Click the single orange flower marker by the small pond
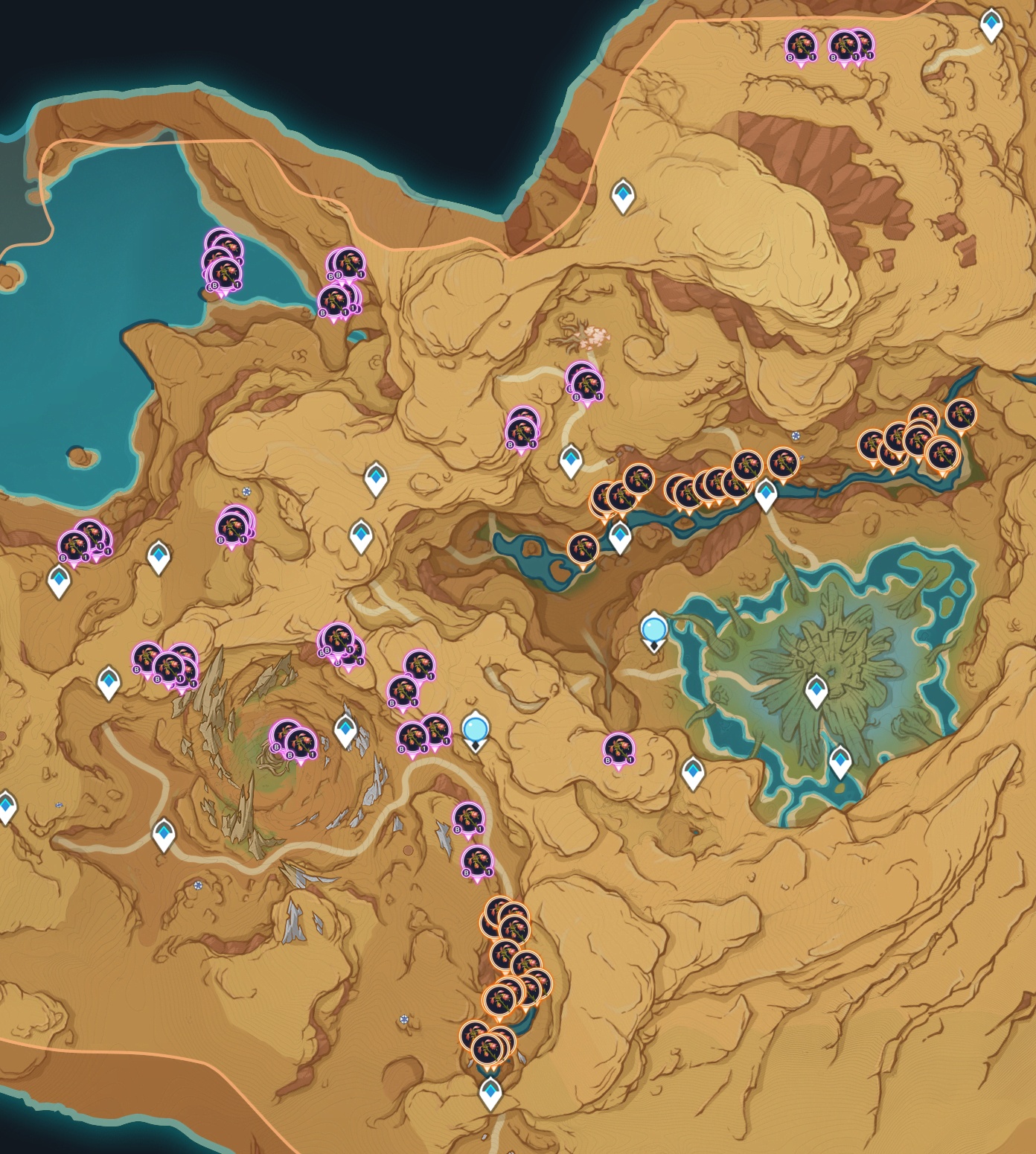Viewport: 1036px width, 1154px height. pos(583,549)
